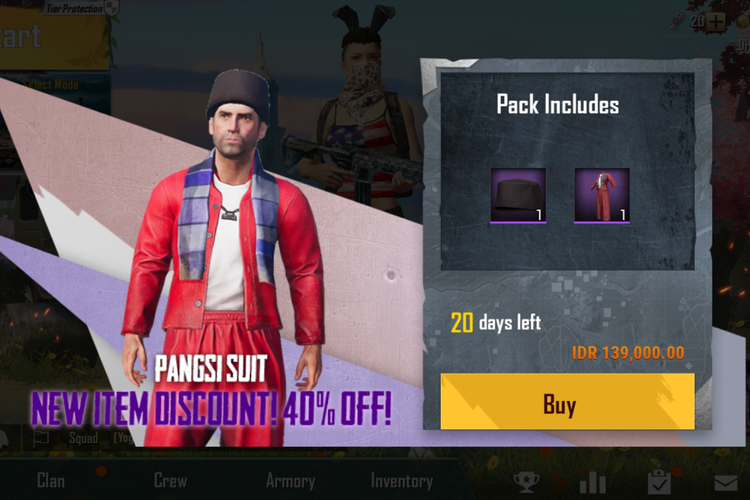Open the Clan menu
The image size is (750, 500).
pyautogui.click(x=51, y=481)
